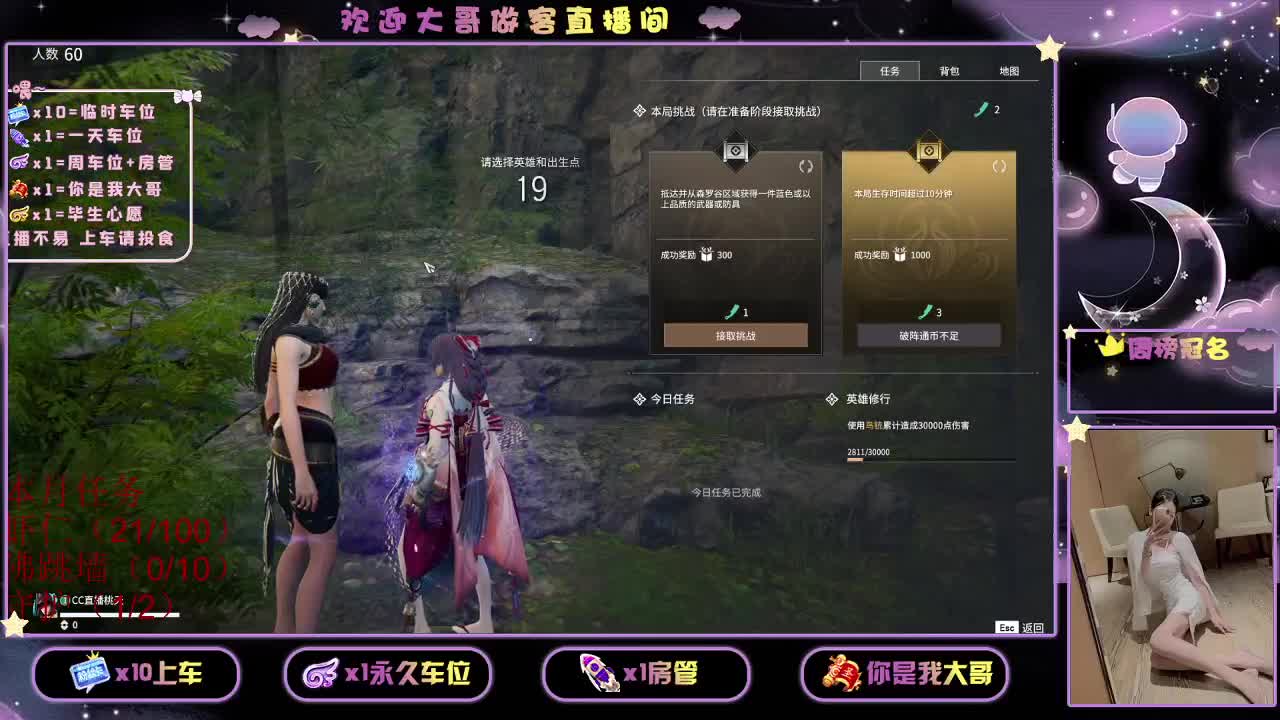Click the gift box icon next to 成功奖励 300
Viewport: 1280px width, 720px height.
coord(706,255)
